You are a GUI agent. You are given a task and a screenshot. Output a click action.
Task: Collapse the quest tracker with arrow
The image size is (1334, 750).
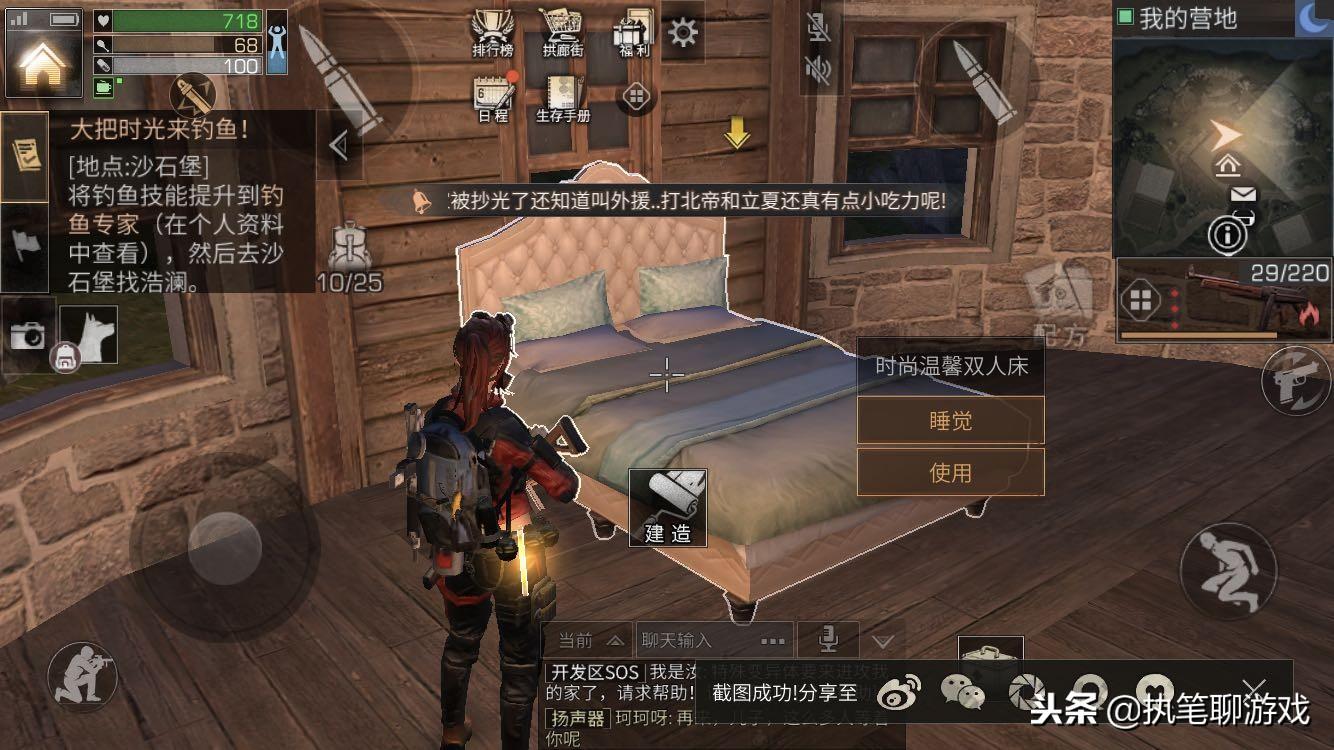339,147
